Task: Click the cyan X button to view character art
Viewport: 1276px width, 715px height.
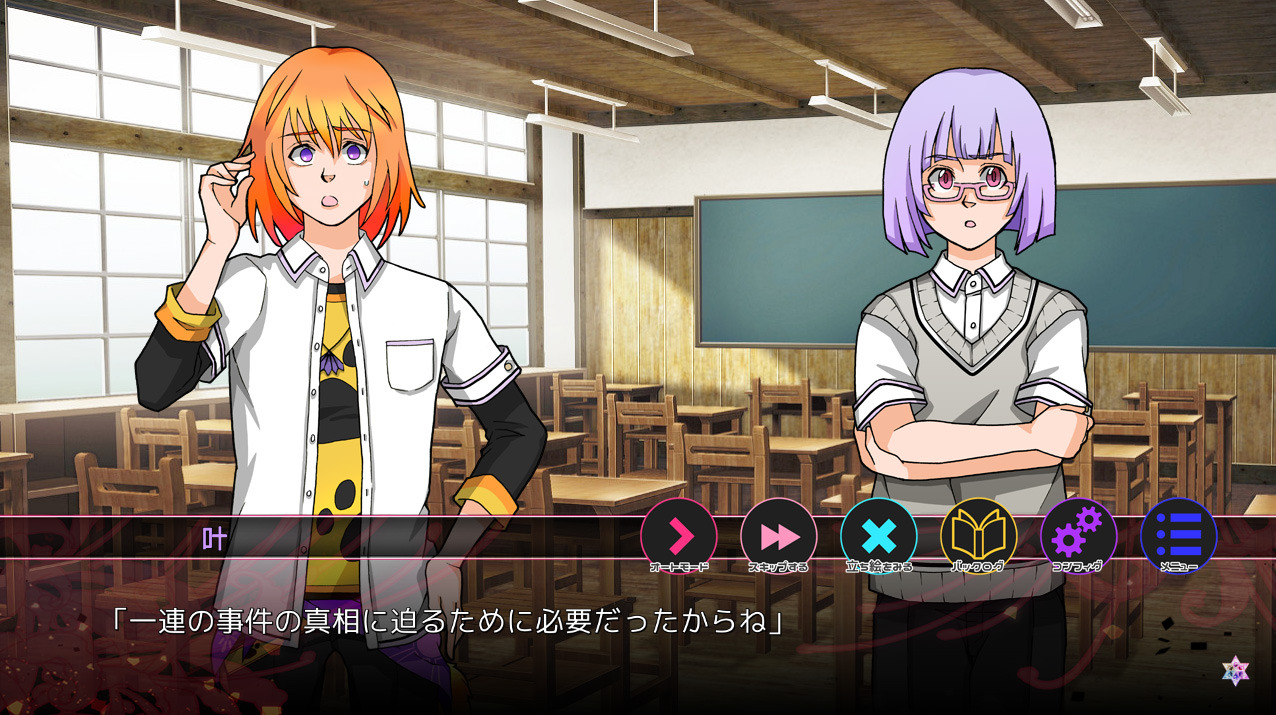Action: click(879, 536)
